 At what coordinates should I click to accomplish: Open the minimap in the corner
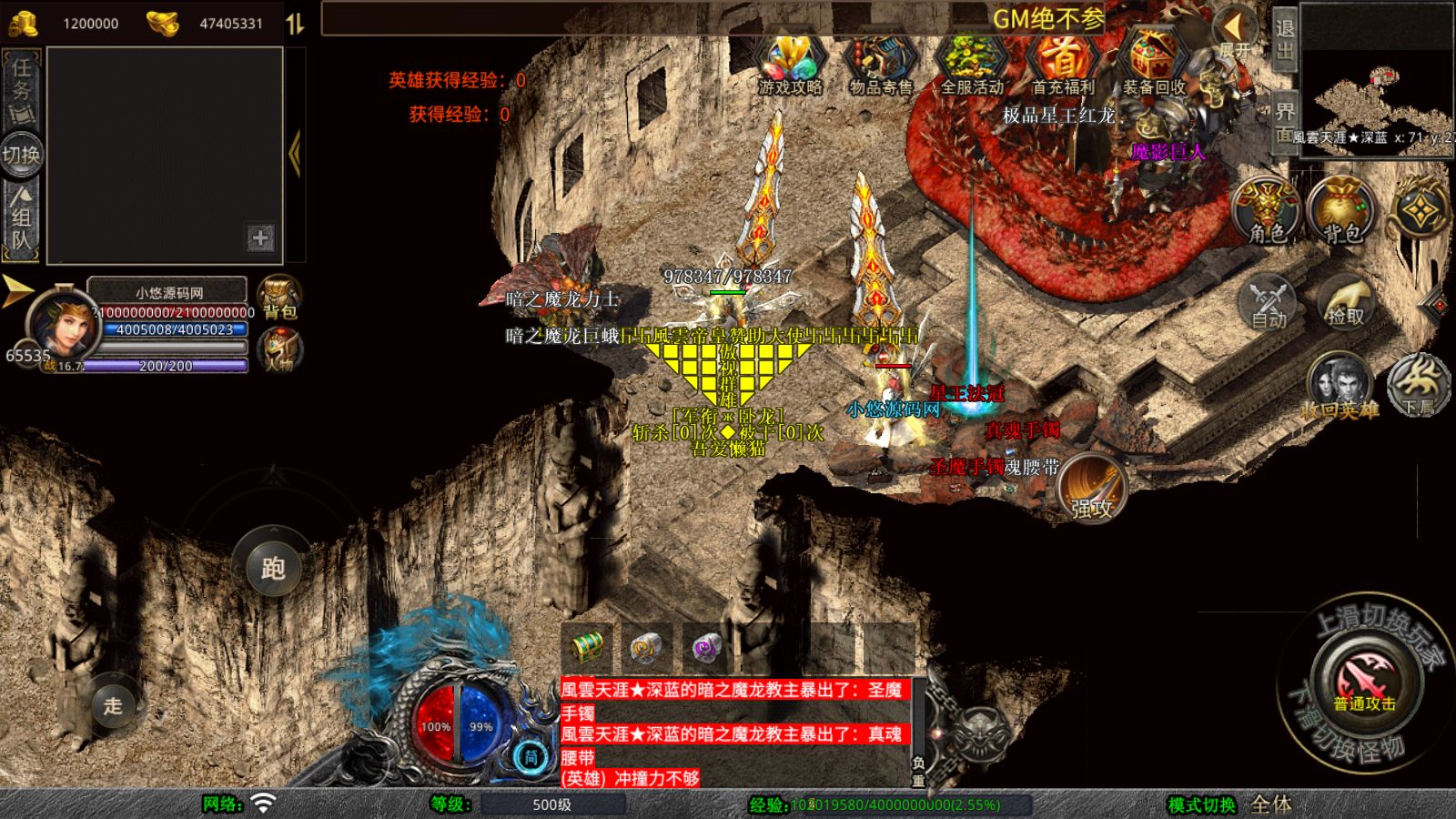point(1377,78)
